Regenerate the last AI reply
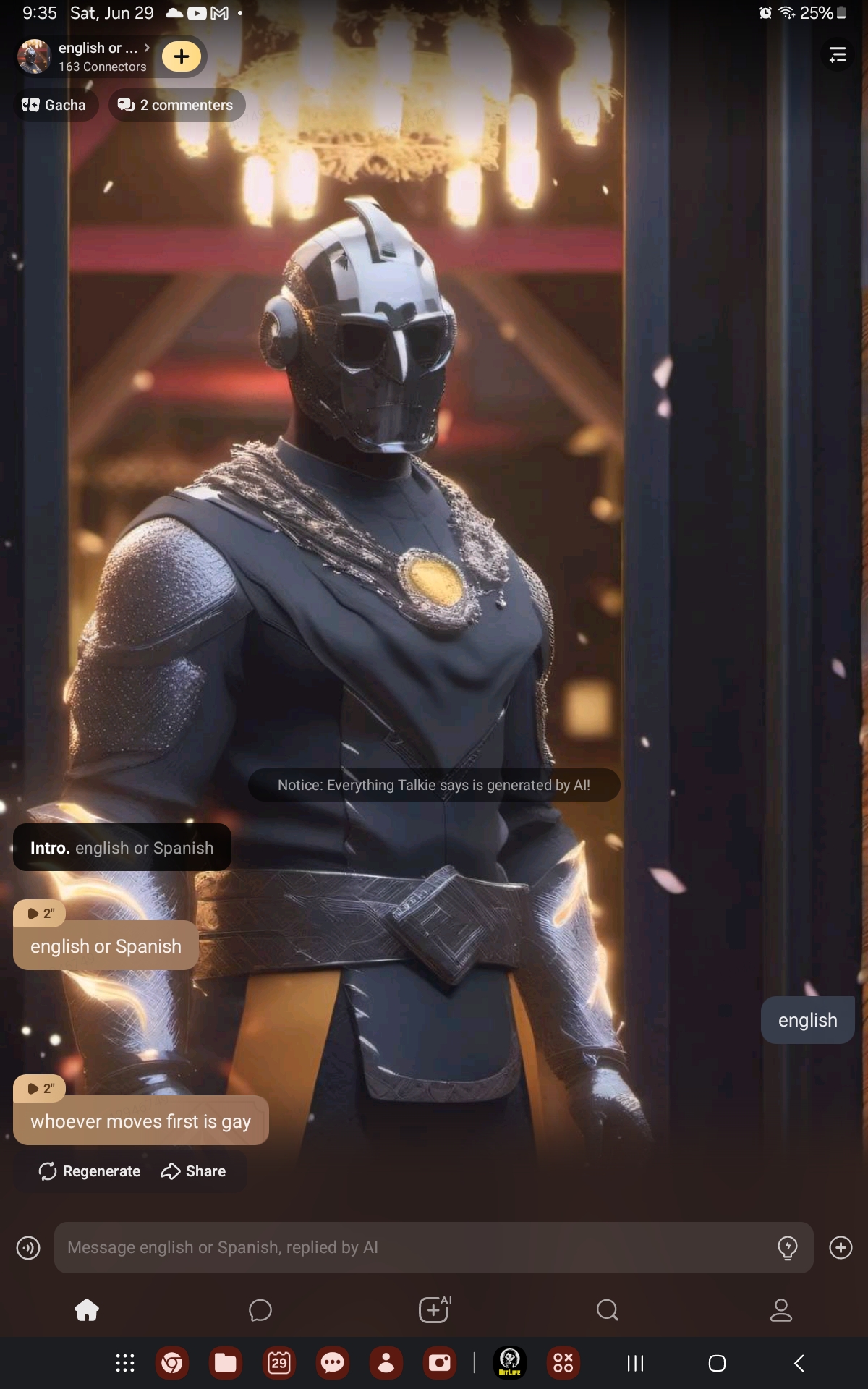Viewport: 868px width, 1389px height. pos(90,1171)
